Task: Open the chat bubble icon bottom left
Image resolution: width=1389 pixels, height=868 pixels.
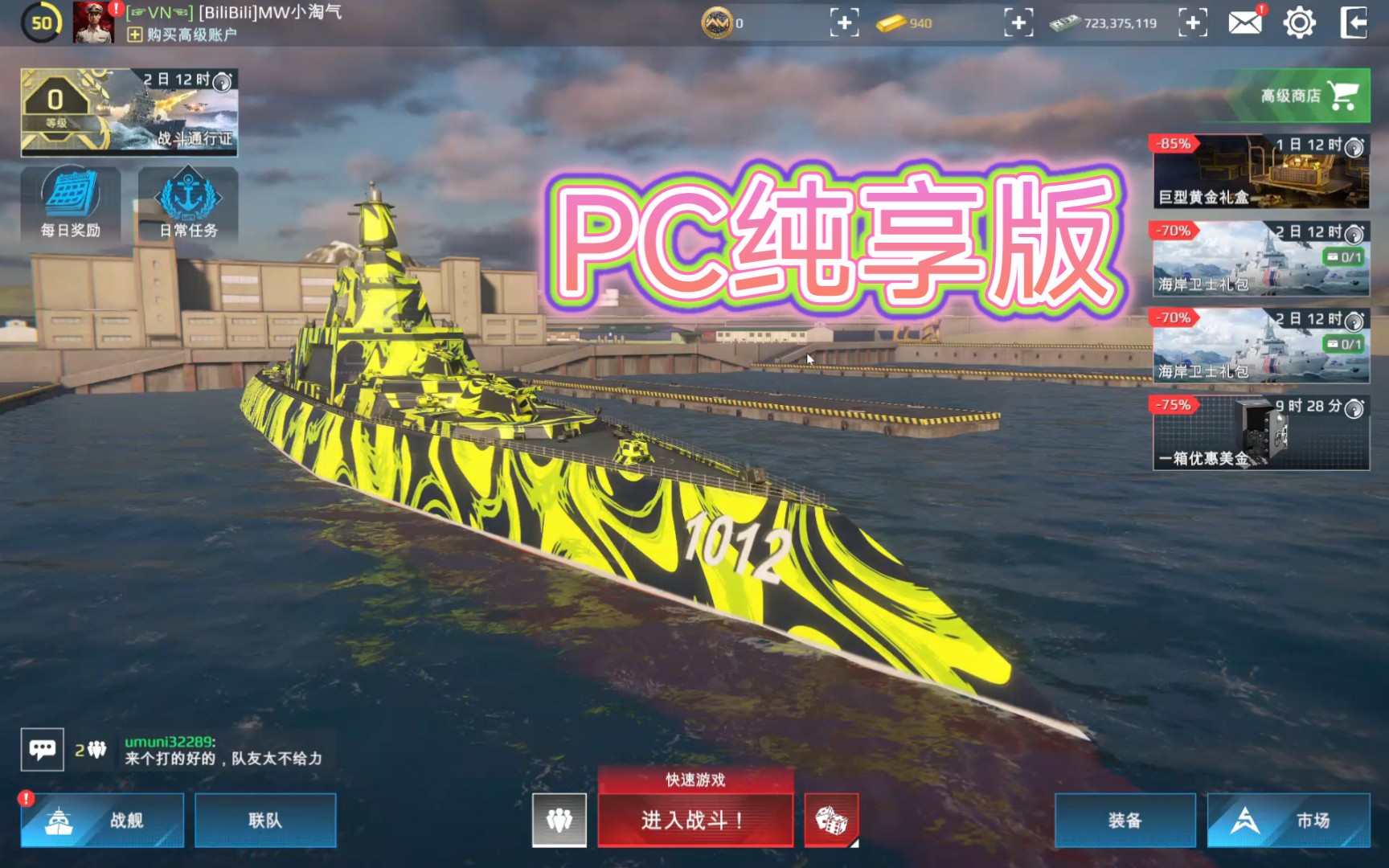Action: point(43,748)
